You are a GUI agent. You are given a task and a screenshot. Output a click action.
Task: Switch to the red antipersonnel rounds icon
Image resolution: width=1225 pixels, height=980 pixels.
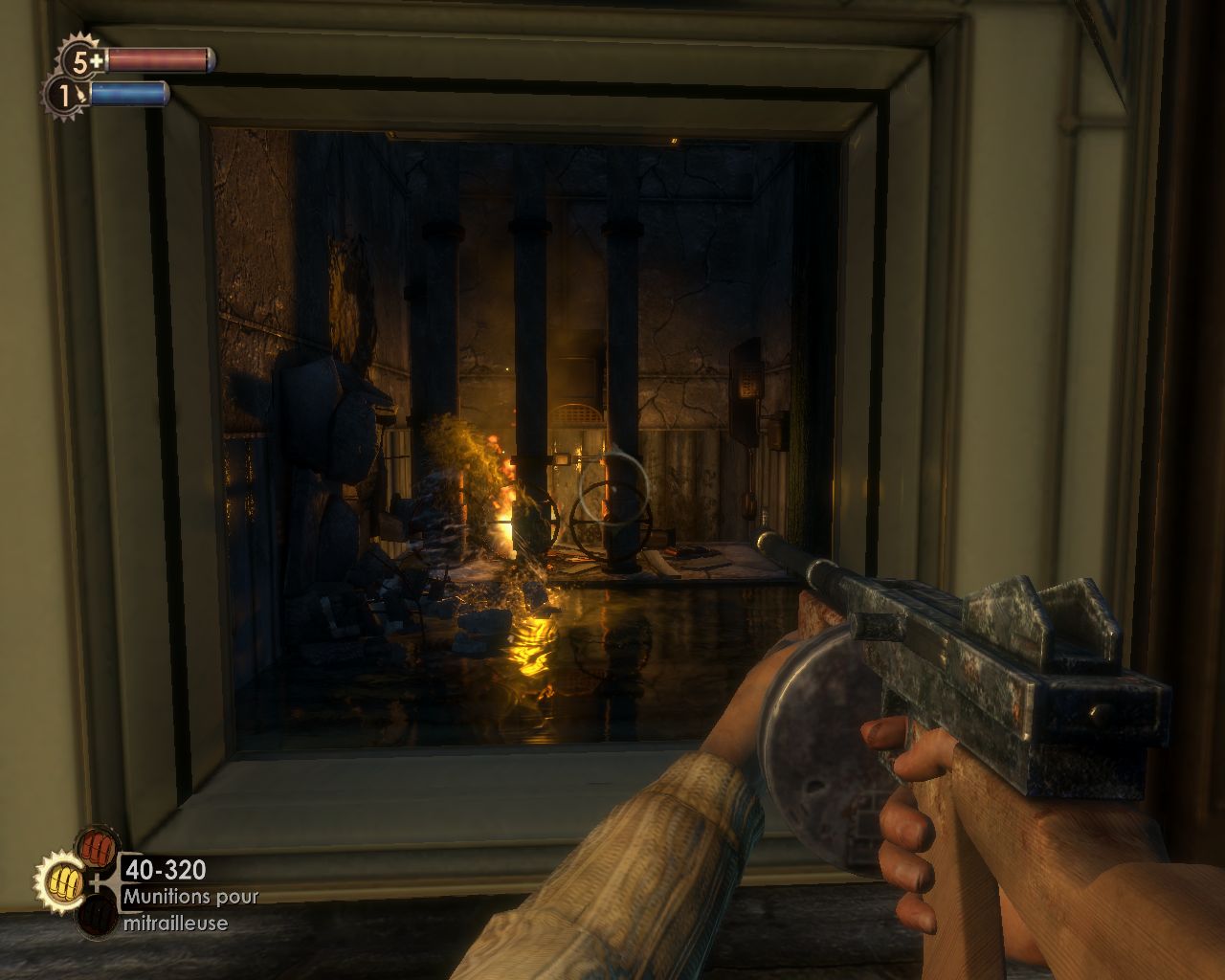click(x=96, y=846)
